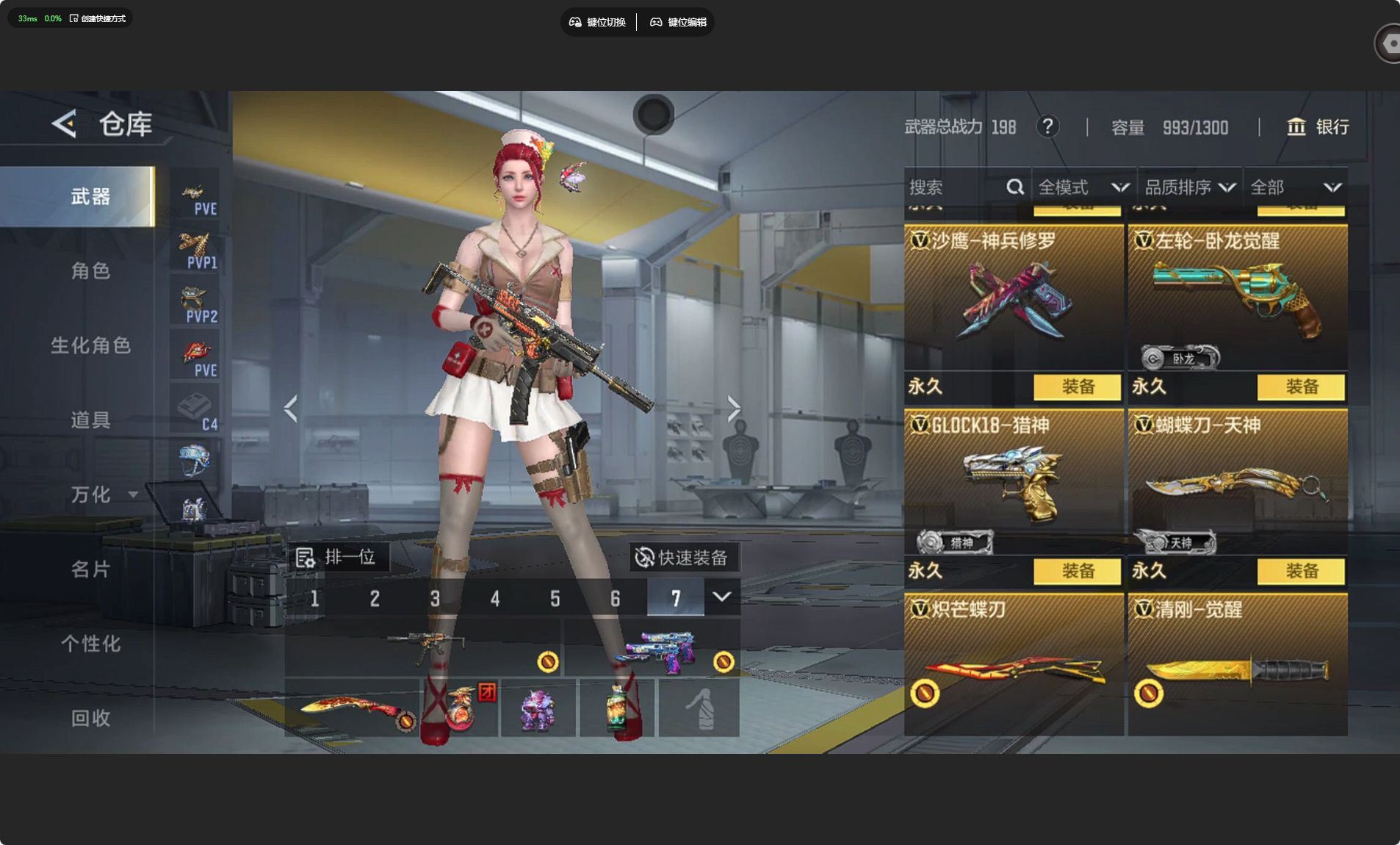Open the 品质排序 sorting dropdown
1400x845 pixels.
[x=1189, y=187]
